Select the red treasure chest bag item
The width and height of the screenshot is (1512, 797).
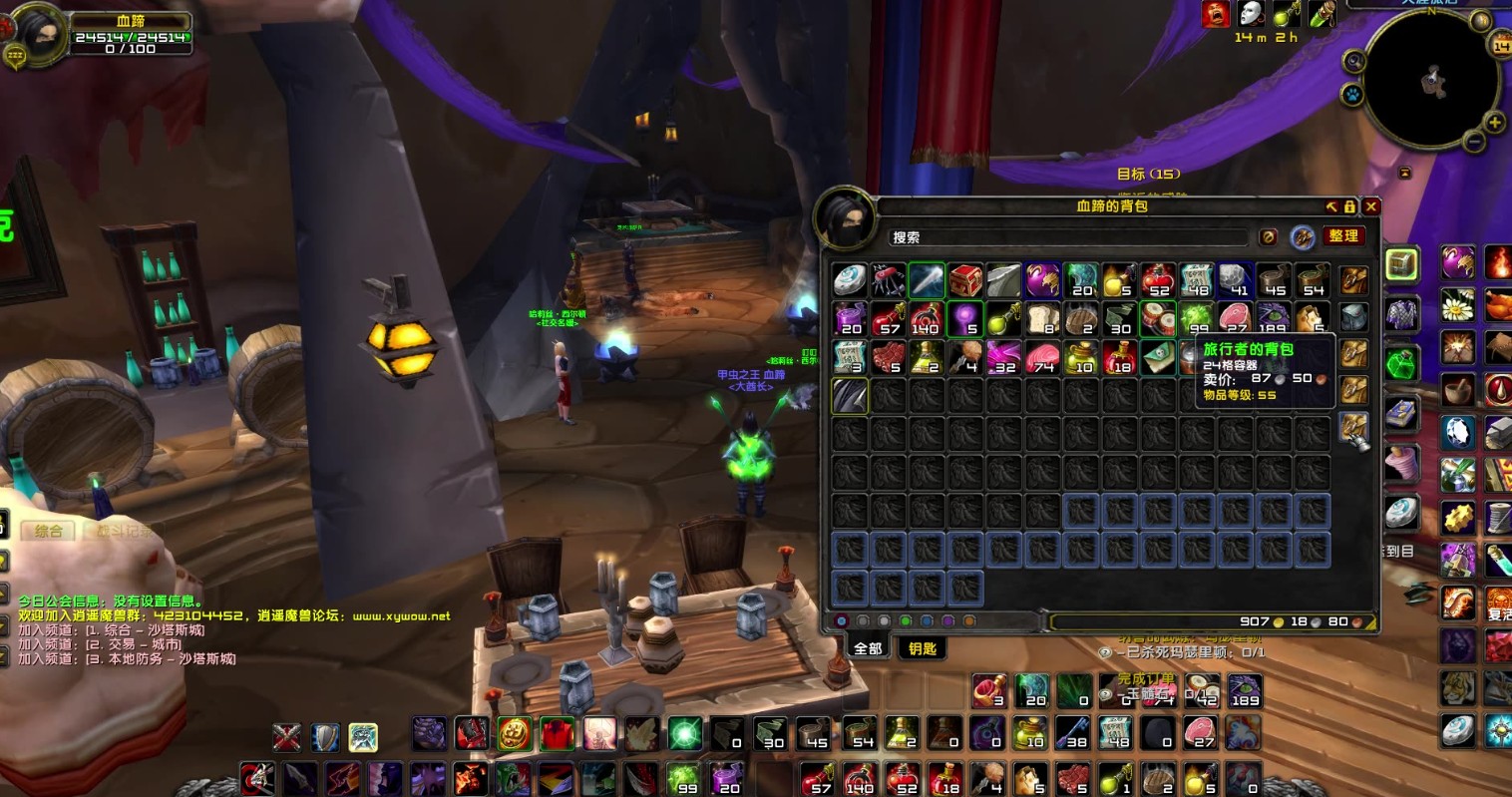pyautogui.click(x=965, y=280)
